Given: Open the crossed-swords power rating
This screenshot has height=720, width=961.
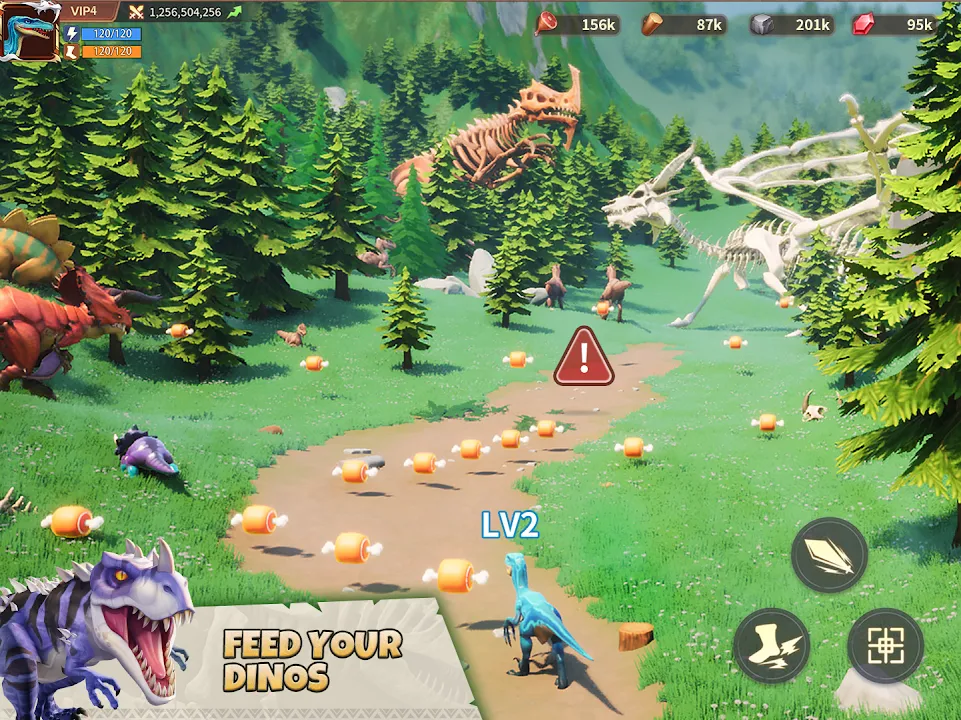Looking at the screenshot, I should (x=185, y=12).
